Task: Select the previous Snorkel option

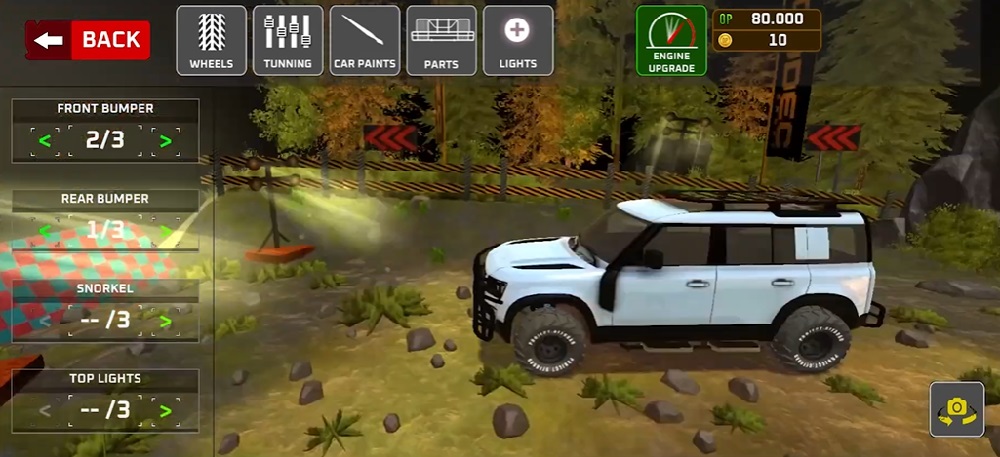Action: pos(44,321)
